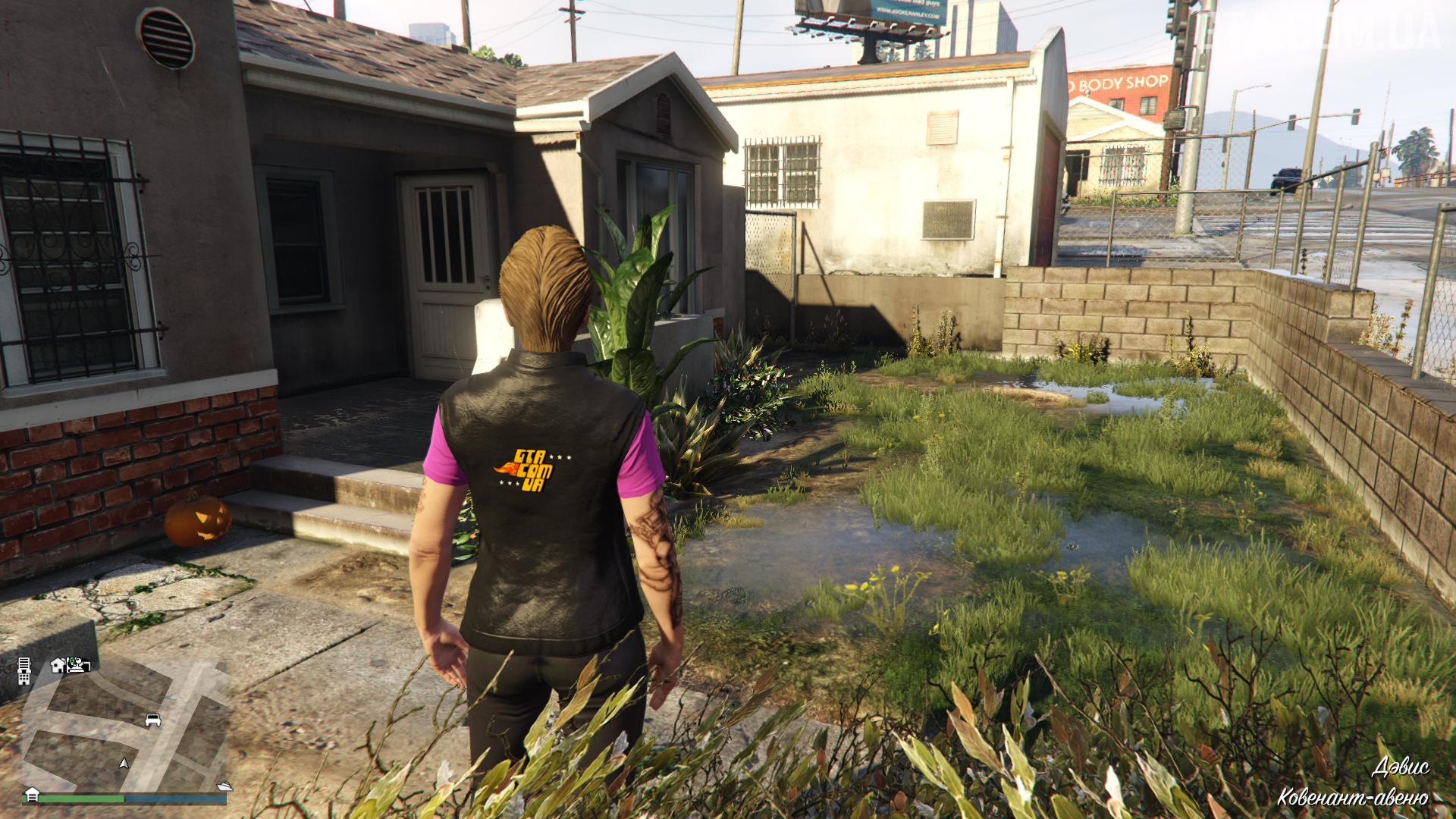This screenshot has height=819, width=1456.
Task: Select the car marker on the minimap
Action: click(x=152, y=720)
